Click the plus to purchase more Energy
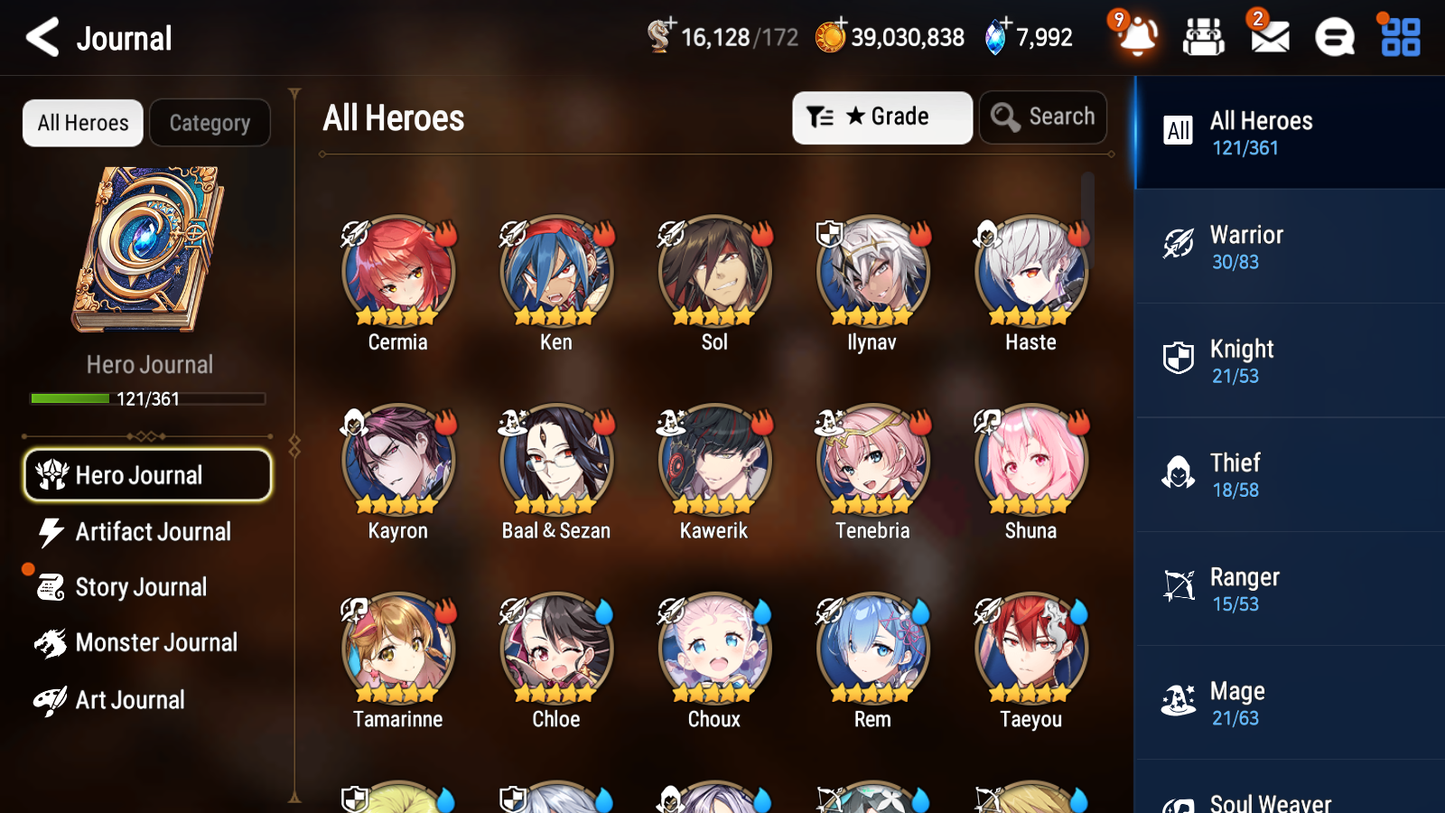 point(673,25)
